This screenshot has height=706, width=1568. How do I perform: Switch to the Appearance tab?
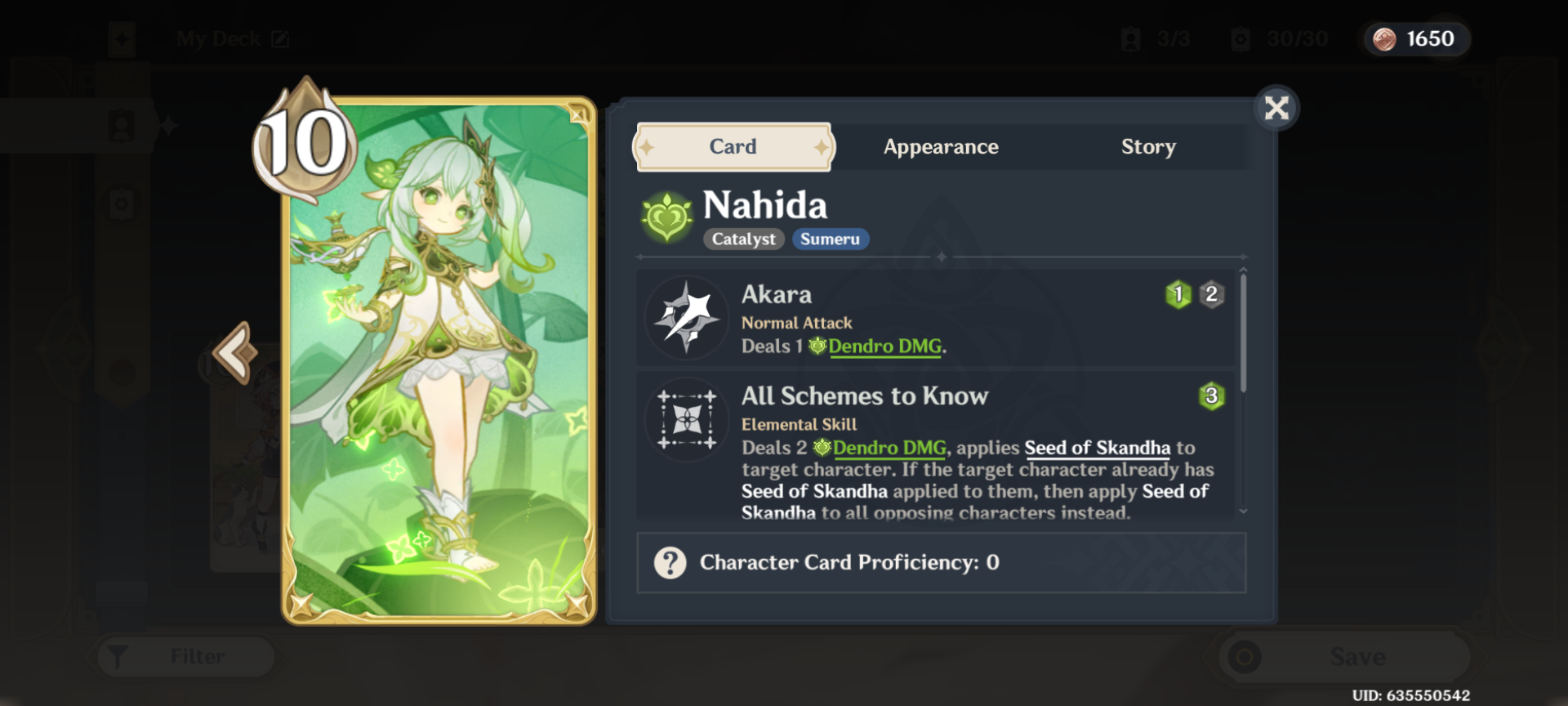[x=940, y=147]
